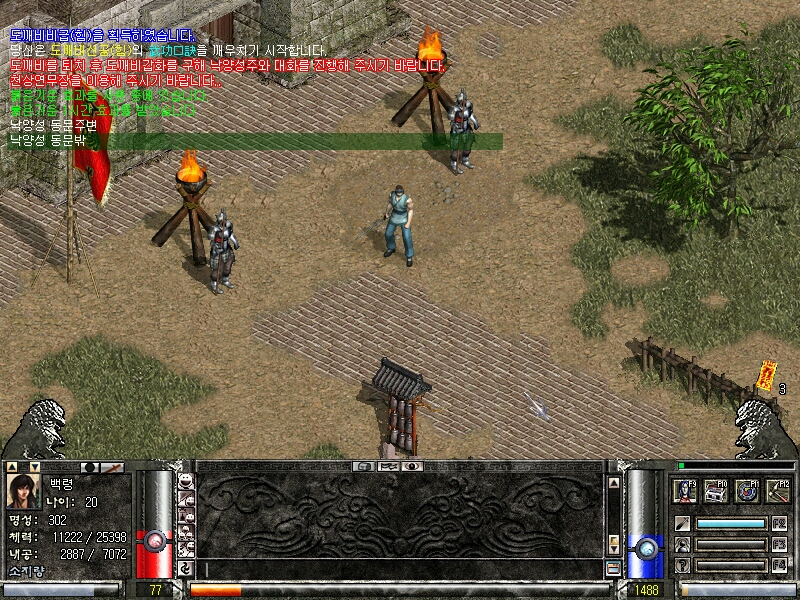Toggle the eye icon above chat panel
This screenshot has width=800, height=600.
click(x=411, y=466)
